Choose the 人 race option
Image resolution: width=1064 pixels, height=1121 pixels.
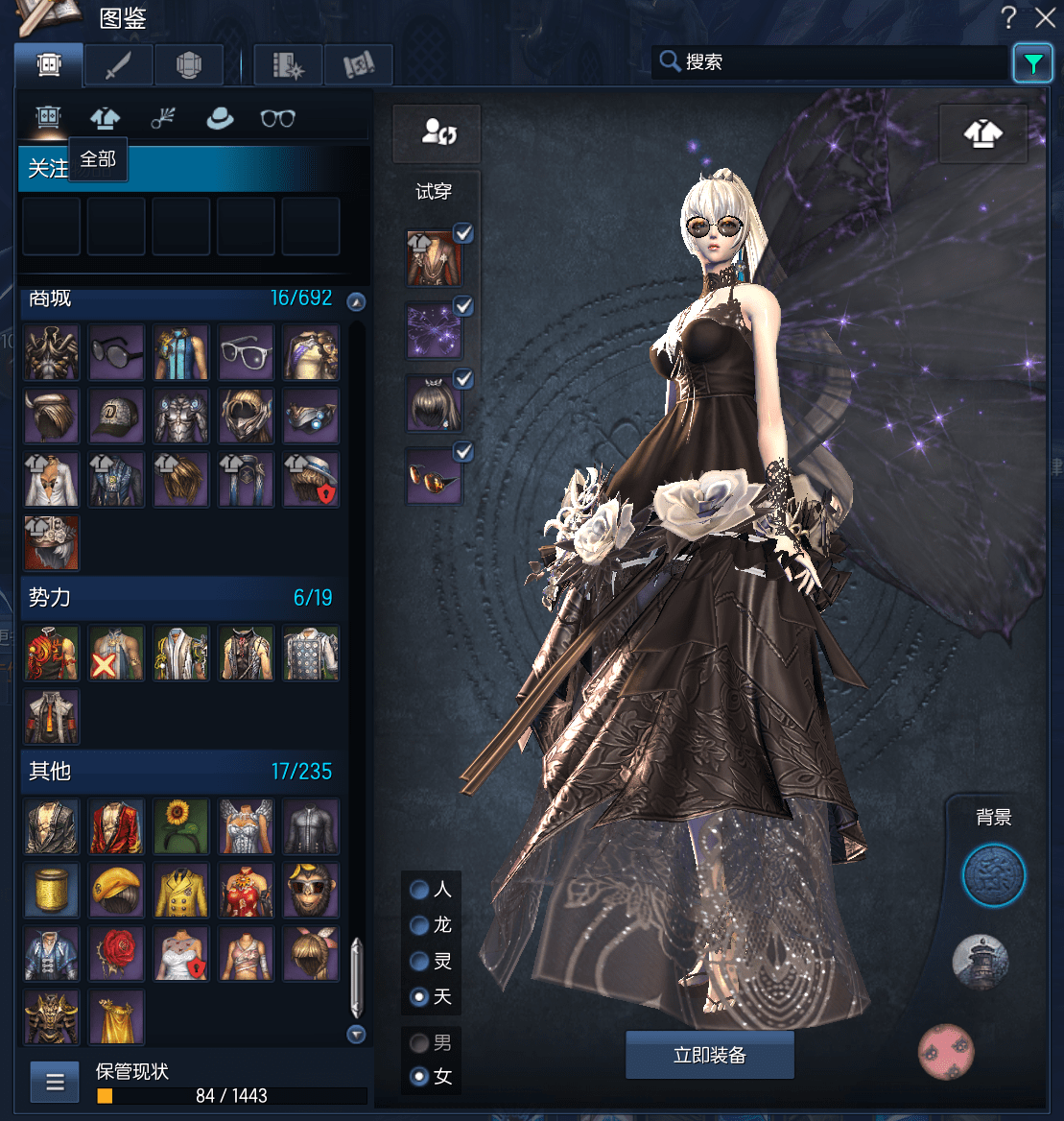419,890
